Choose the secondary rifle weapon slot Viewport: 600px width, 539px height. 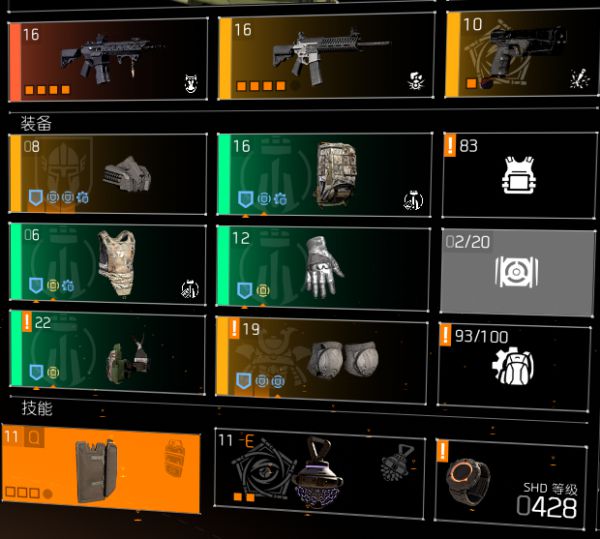point(326,58)
